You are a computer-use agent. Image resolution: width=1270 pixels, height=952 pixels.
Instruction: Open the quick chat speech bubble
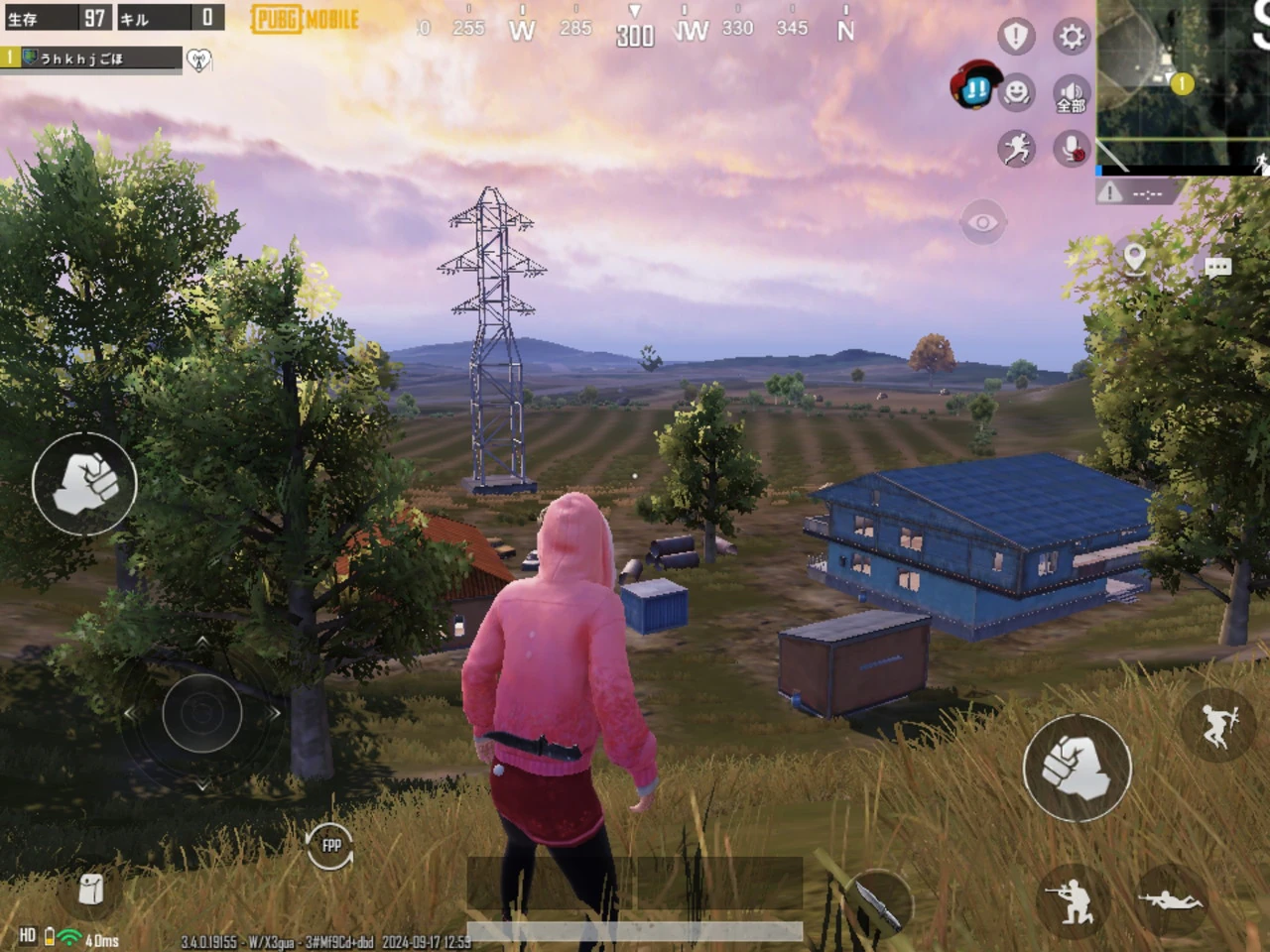click(1217, 266)
